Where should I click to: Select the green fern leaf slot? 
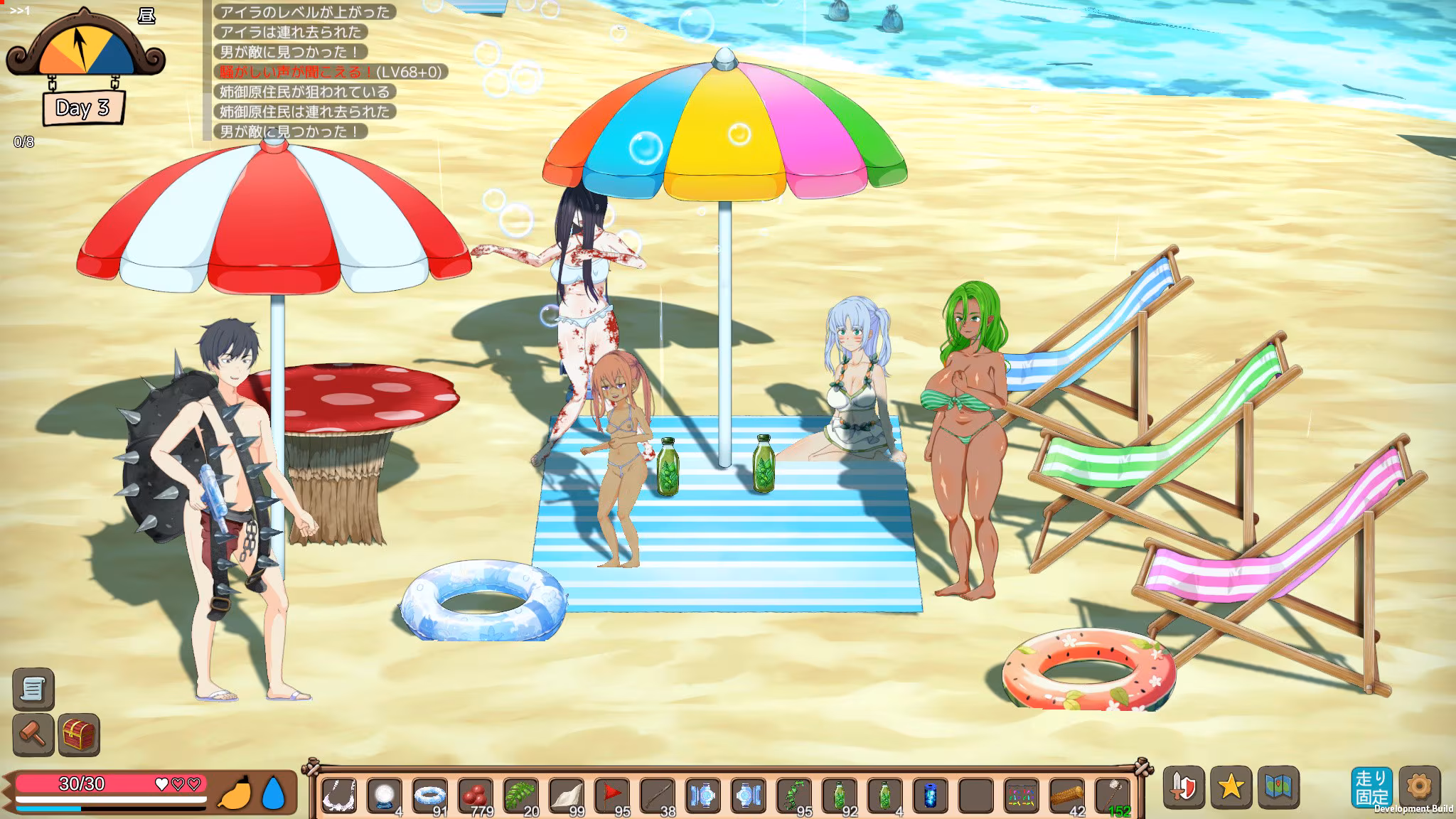pos(521,796)
